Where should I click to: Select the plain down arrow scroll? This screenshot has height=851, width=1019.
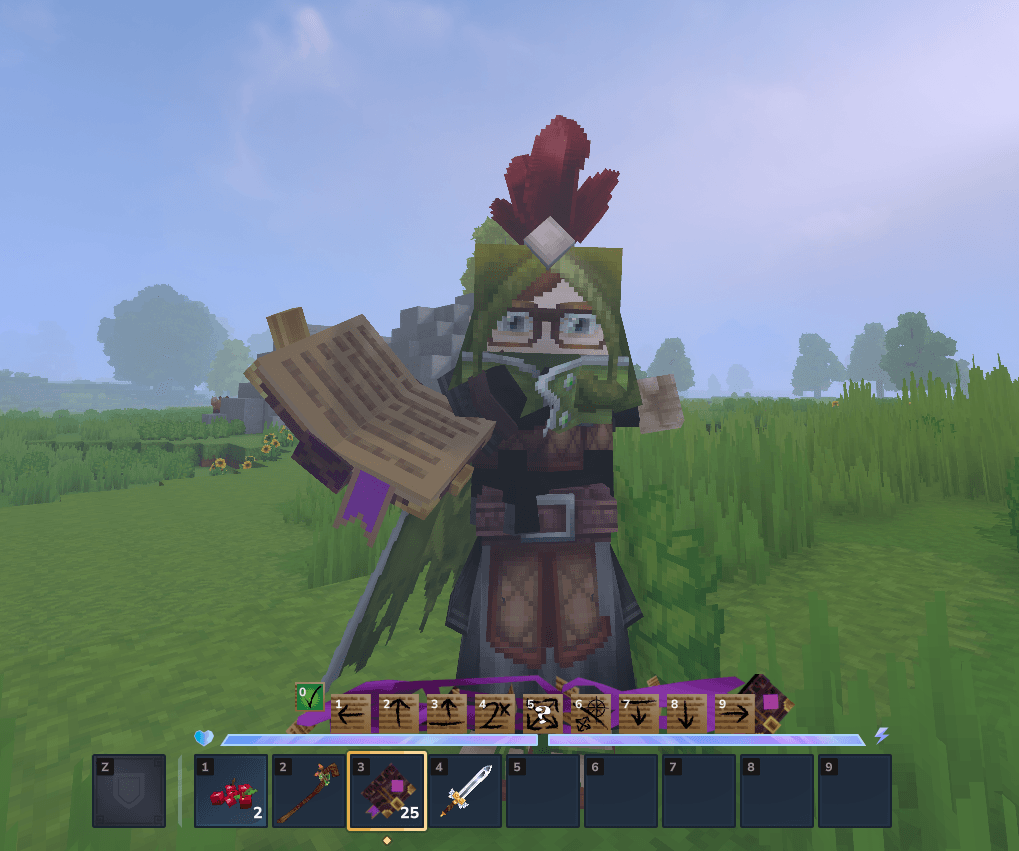point(687,713)
